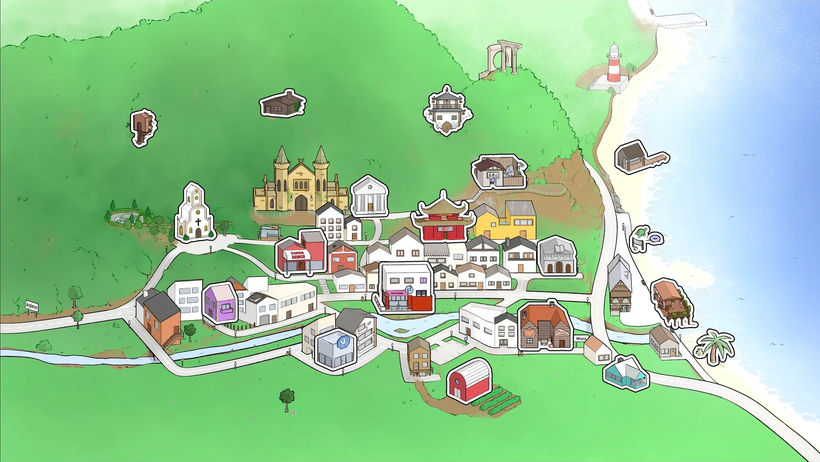Viewport: 820px width, 462px height.
Task: Choose the white shop with the red fence
Action: point(407,287)
